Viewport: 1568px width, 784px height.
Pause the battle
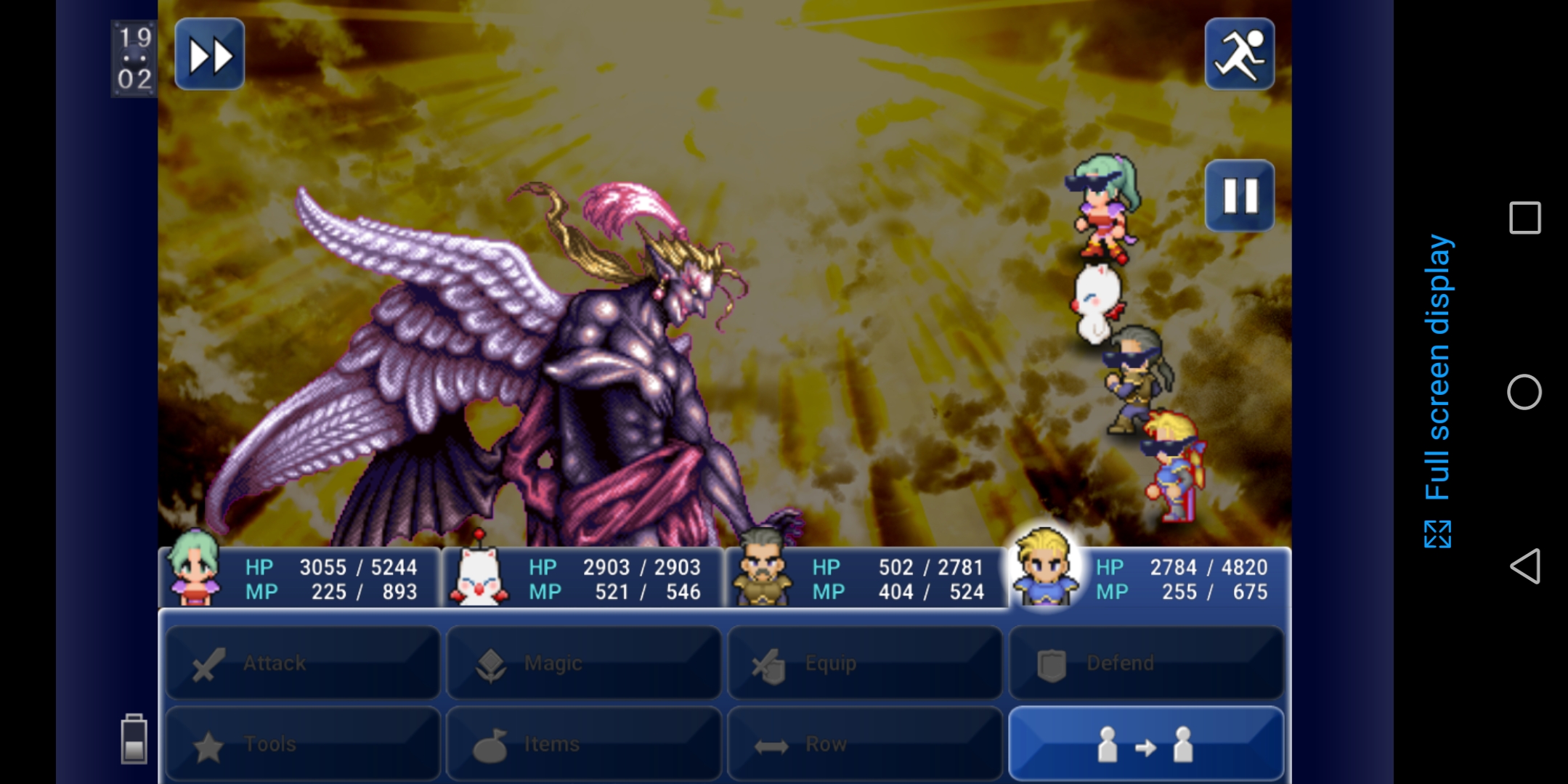(1239, 195)
